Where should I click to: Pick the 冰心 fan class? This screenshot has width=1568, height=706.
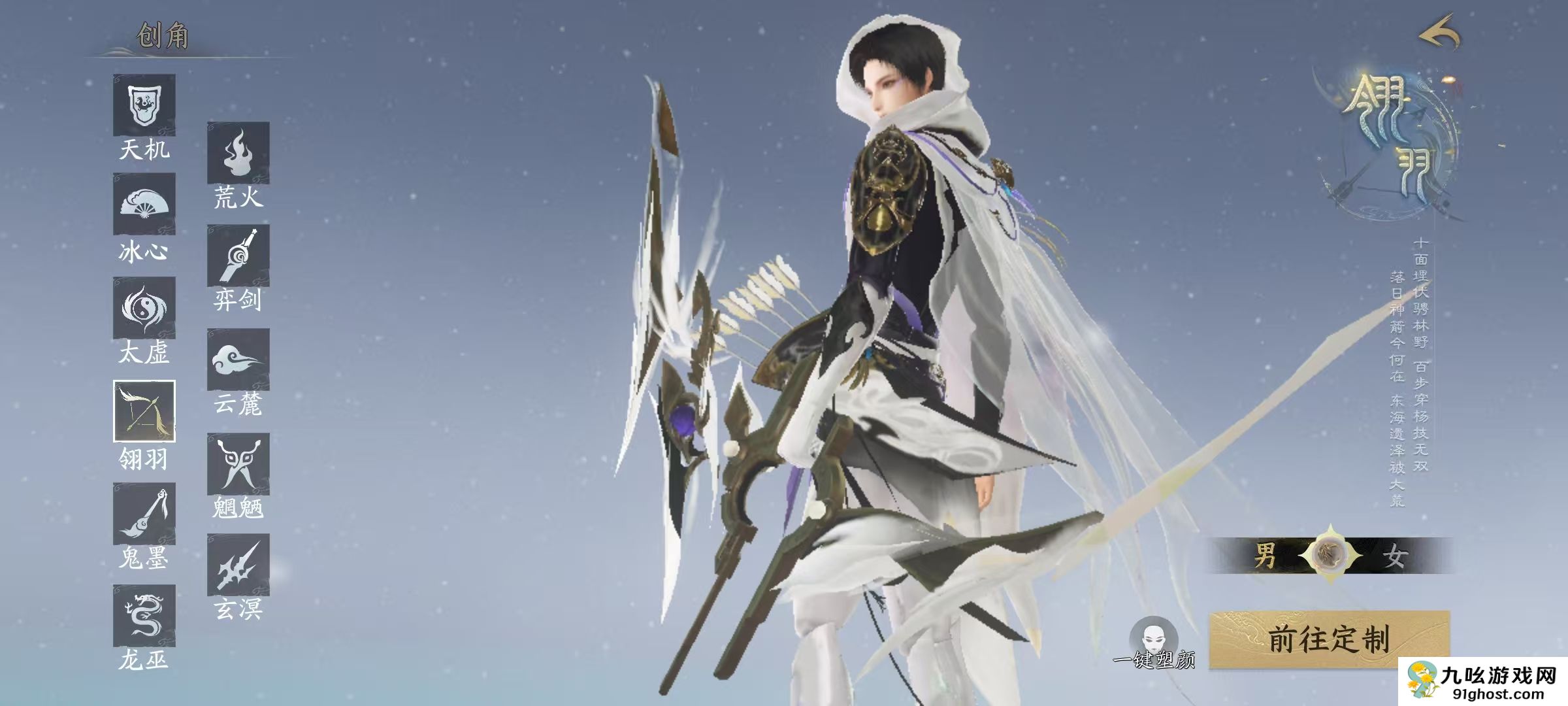(144, 204)
